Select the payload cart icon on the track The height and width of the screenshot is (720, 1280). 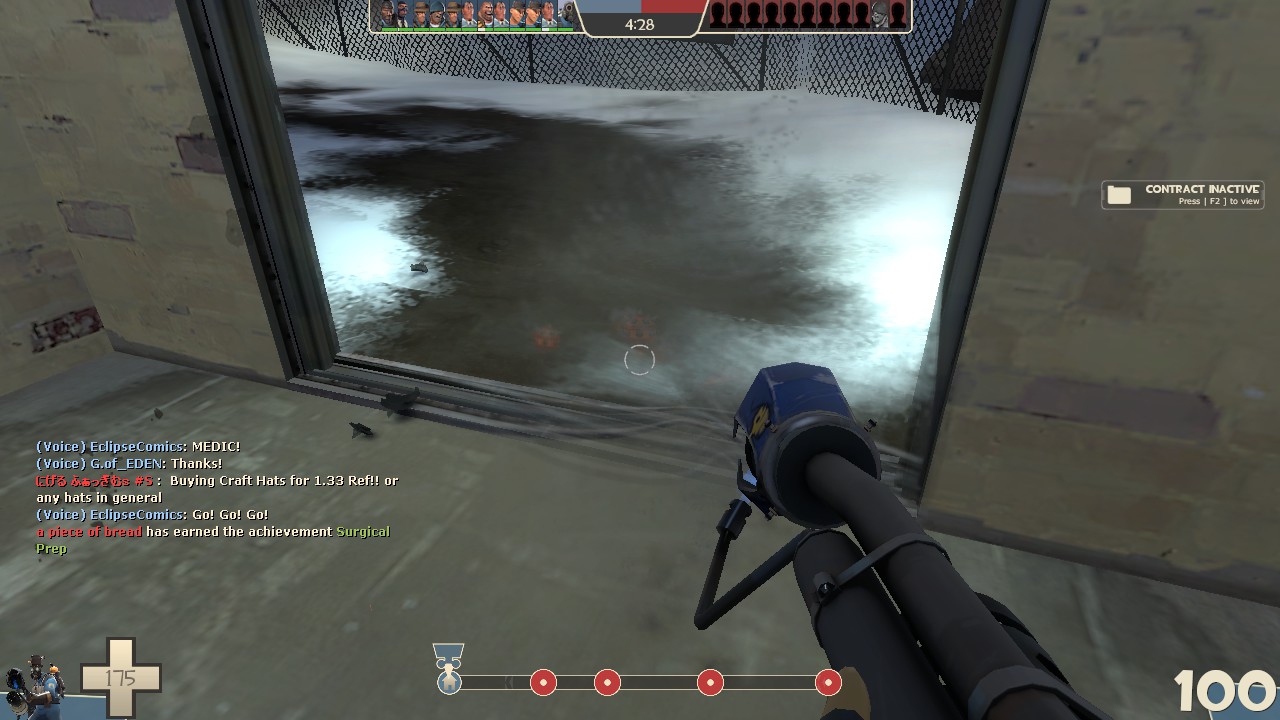click(449, 681)
